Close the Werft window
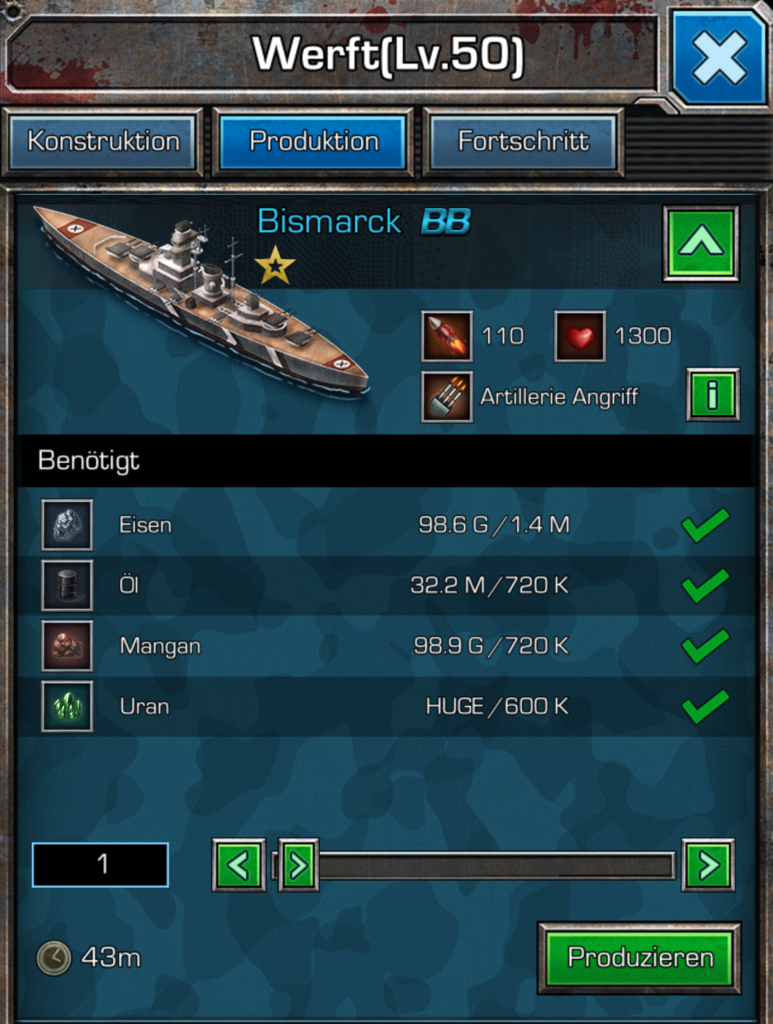The width and height of the screenshot is (773, 1024). (x=718, y=57)
